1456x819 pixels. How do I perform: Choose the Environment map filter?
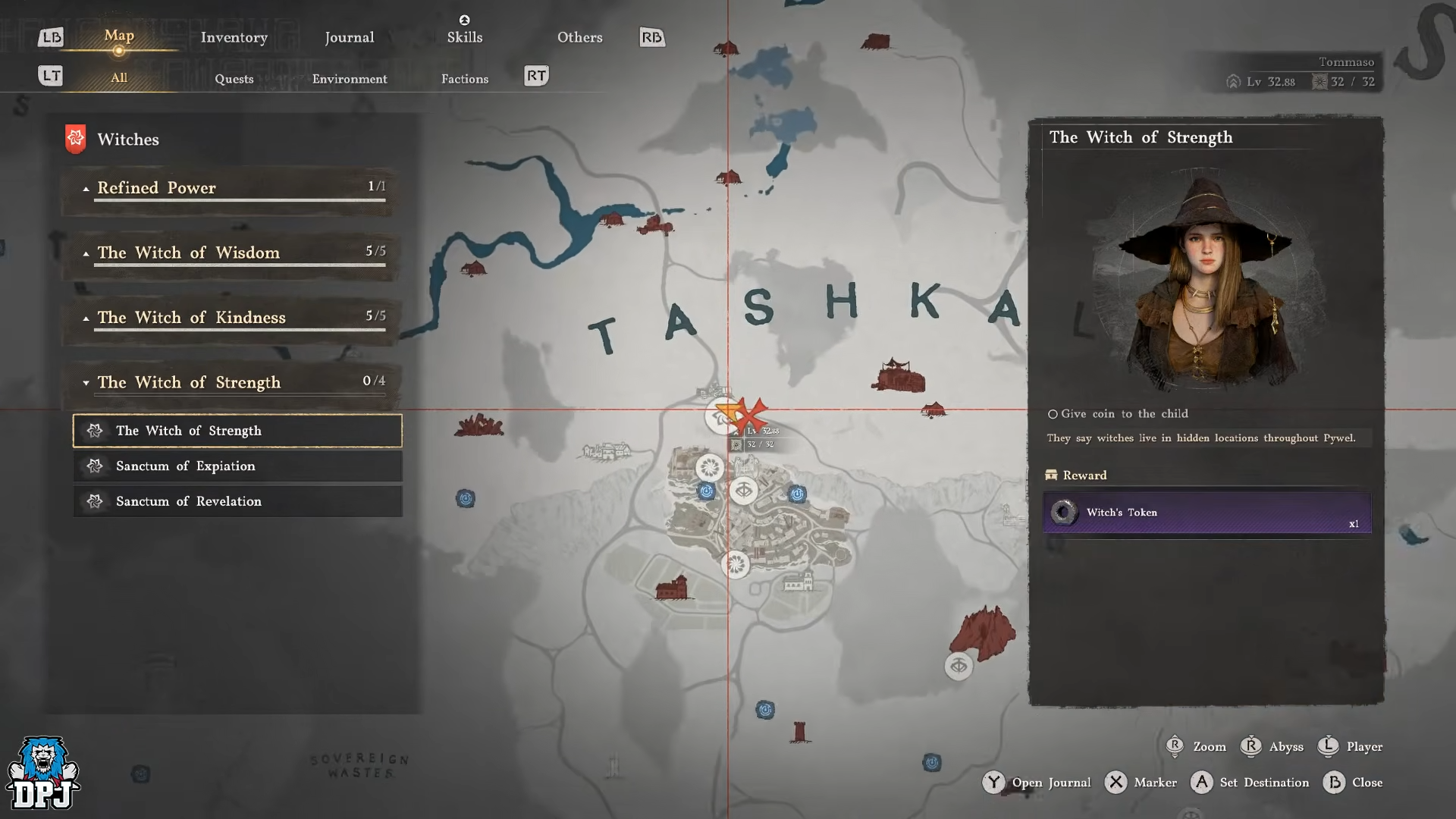(349, 79)
